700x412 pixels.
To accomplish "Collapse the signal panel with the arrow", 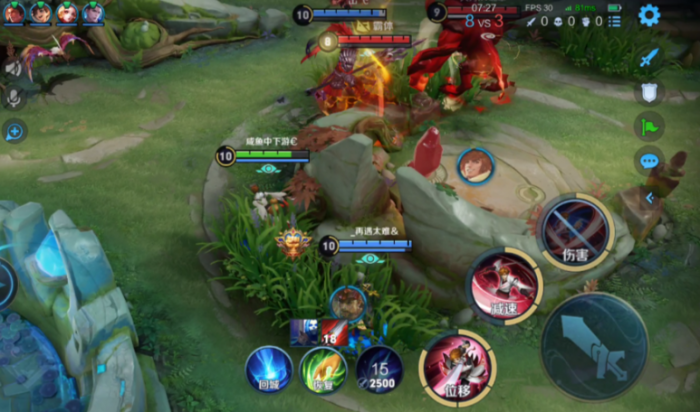I will (x=648, y=198).
